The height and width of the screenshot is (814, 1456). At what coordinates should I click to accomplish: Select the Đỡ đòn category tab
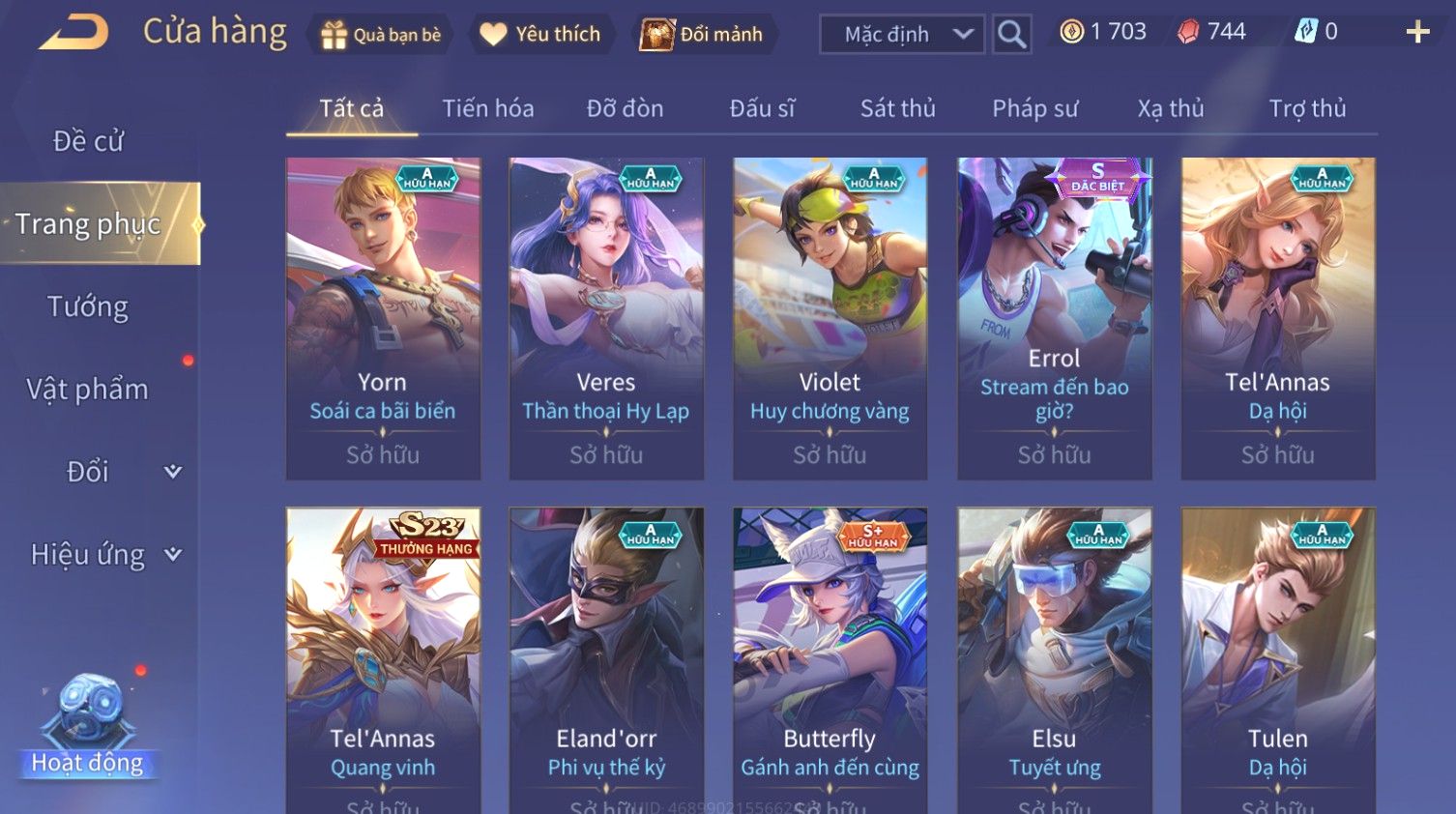[625, 108]
